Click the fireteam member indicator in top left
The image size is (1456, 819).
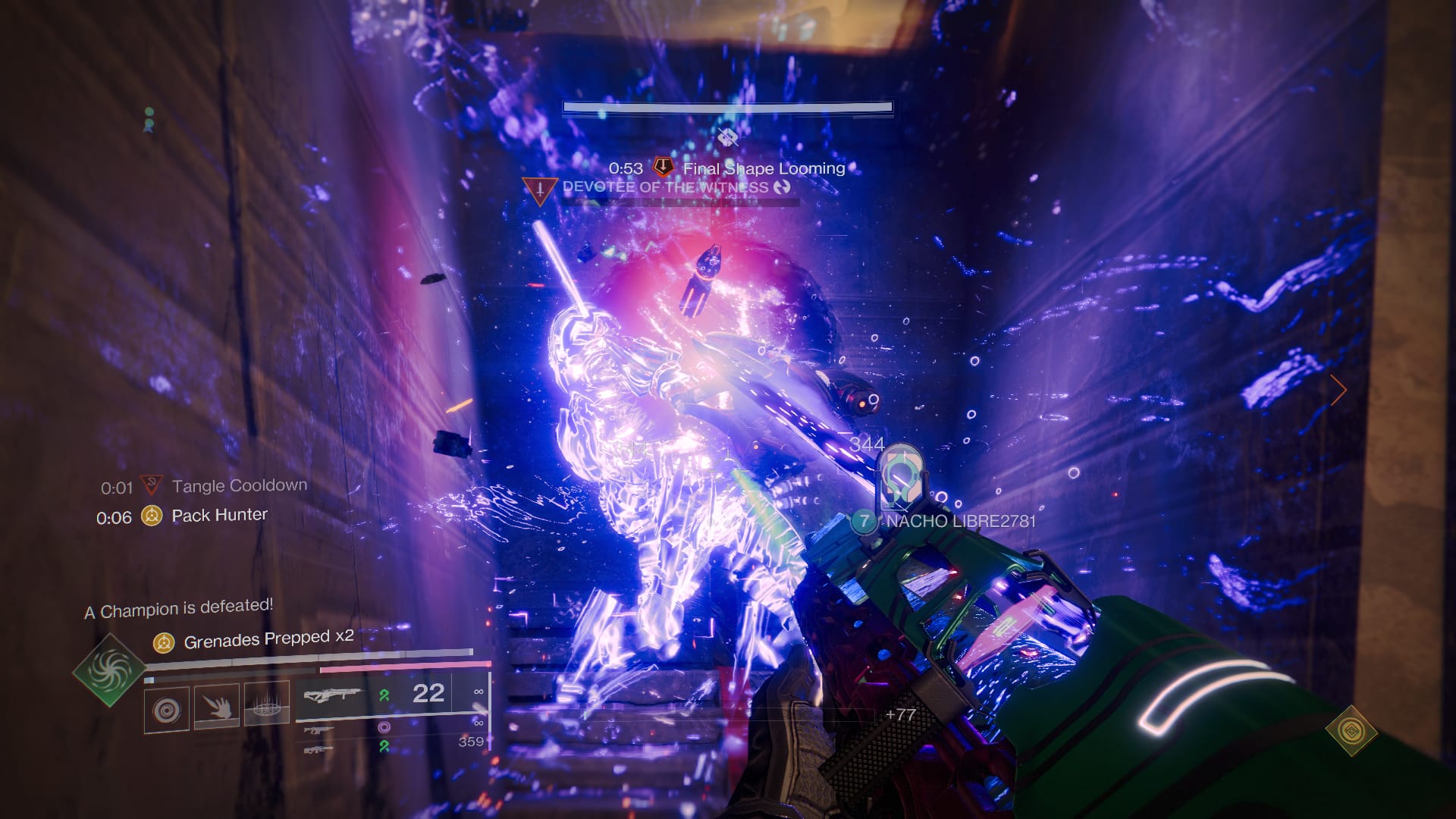[148, 120]
